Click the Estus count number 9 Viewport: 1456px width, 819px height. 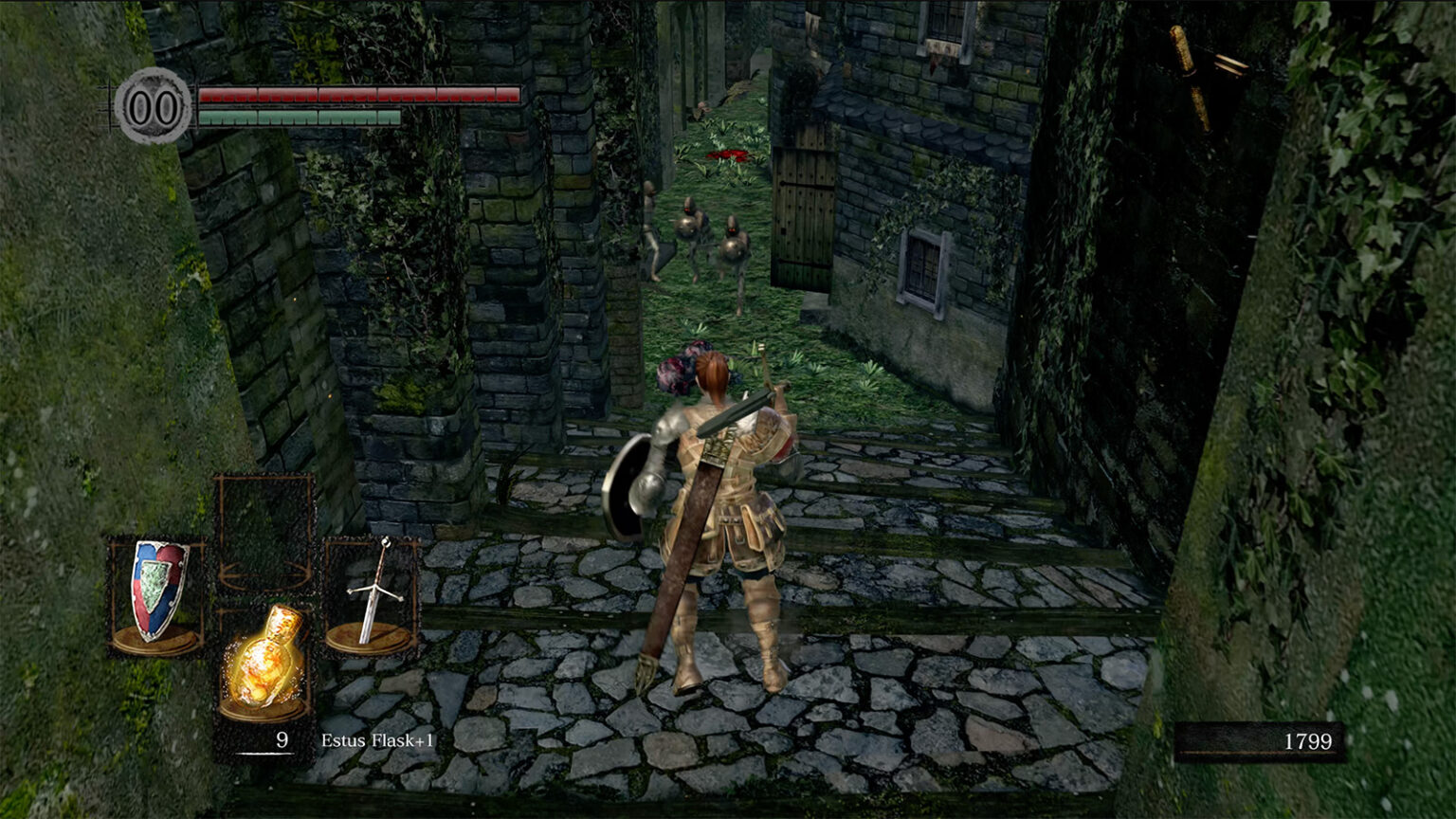point(281,741)
